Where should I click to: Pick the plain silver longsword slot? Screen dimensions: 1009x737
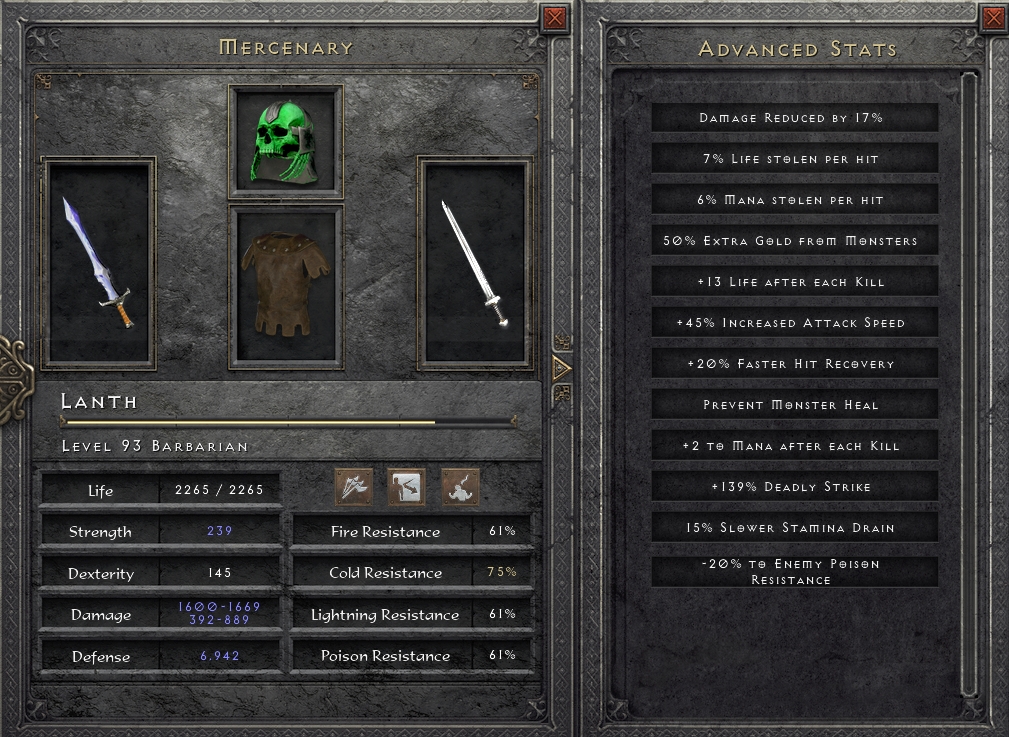point(475,263)
